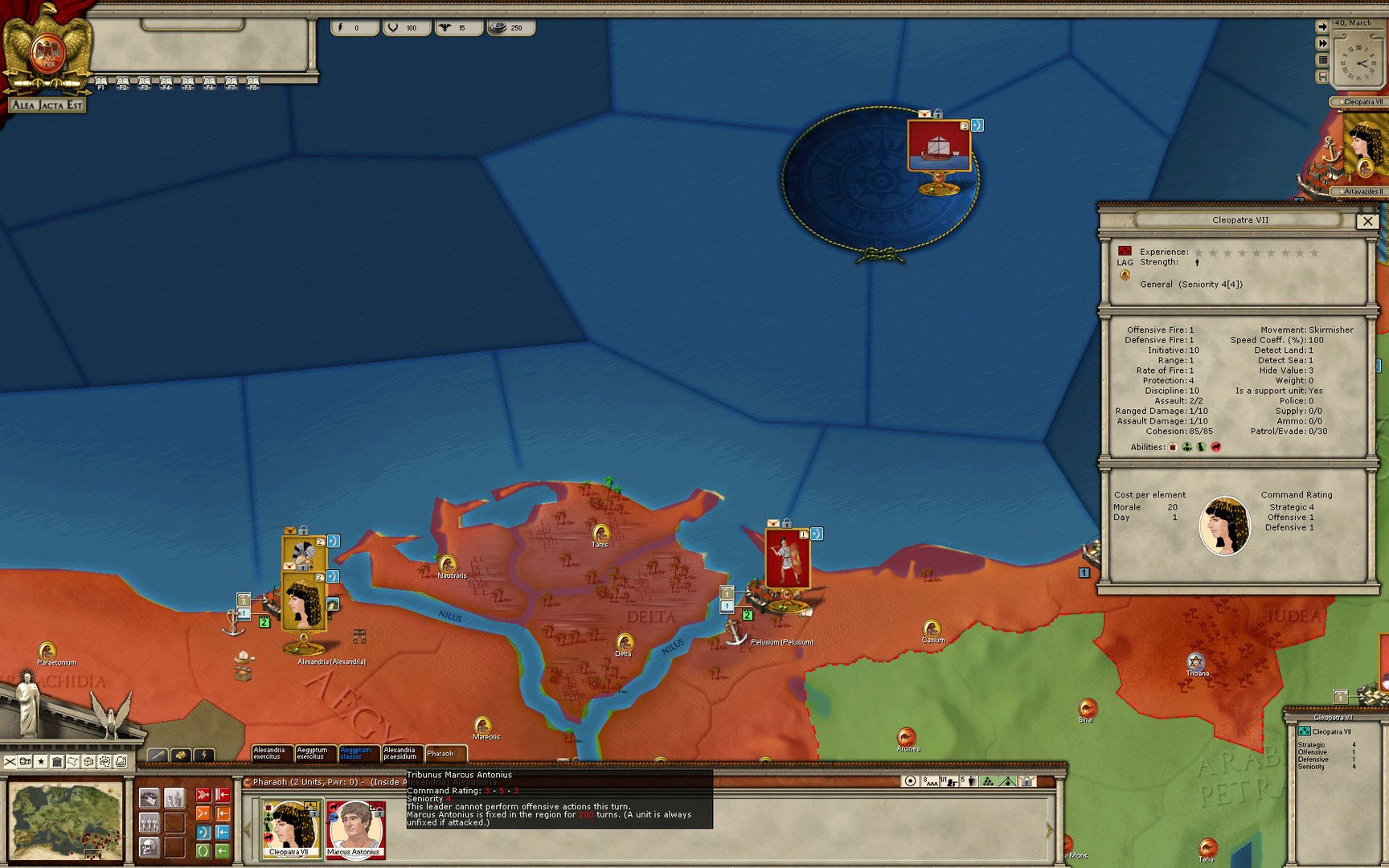This screenshot has width=1389, height=868.
Task: Save the game with the floppy disk icon
Action: [x=1323, y=75]
